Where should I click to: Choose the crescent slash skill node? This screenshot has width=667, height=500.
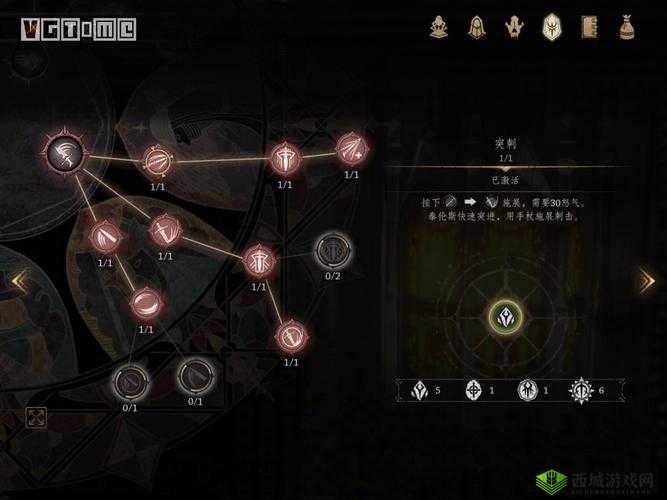(x=146, y=301)
